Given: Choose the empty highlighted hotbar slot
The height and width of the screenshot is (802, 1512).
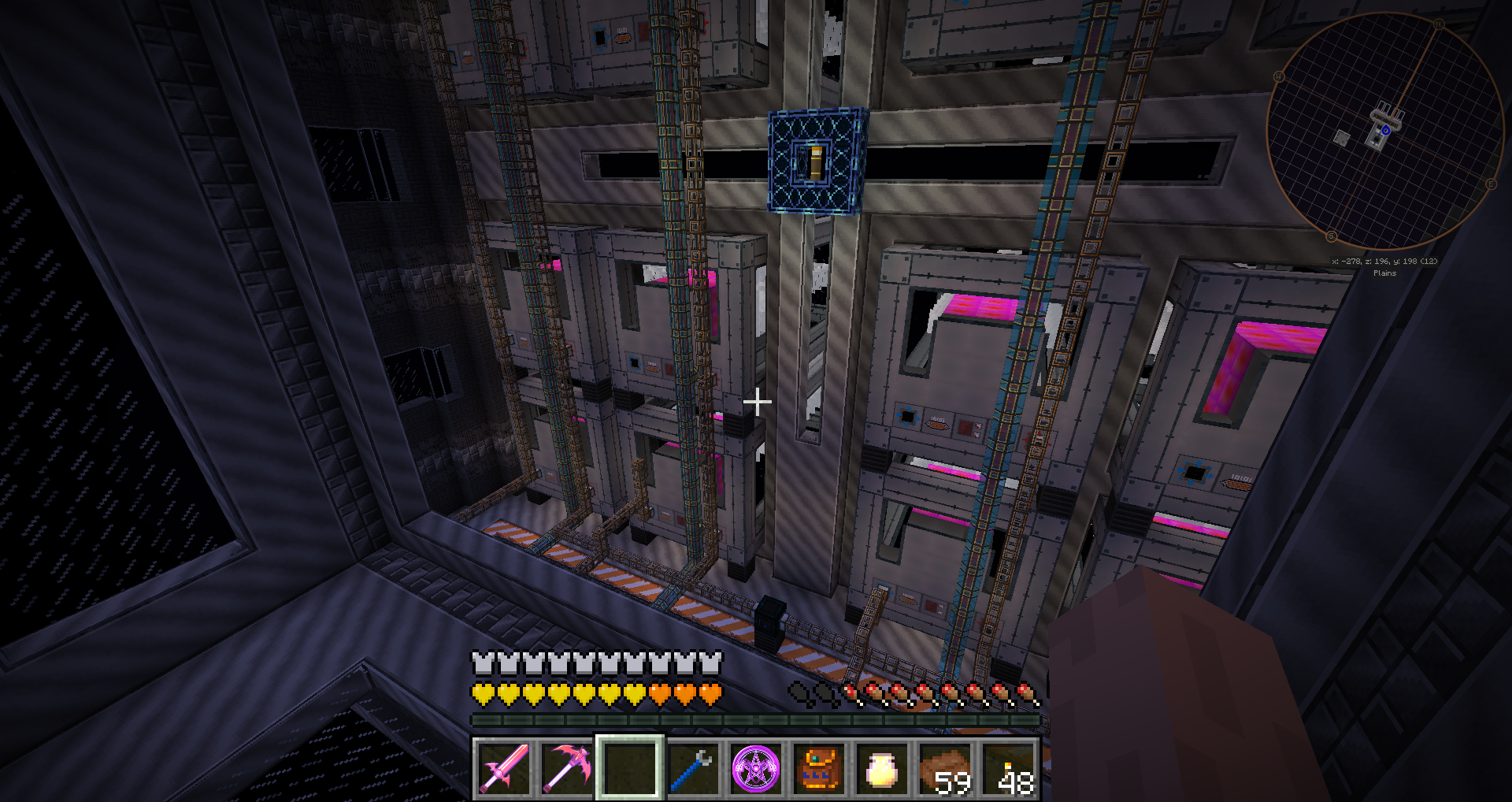Looking at the screenshot, I should pos(630,768).
